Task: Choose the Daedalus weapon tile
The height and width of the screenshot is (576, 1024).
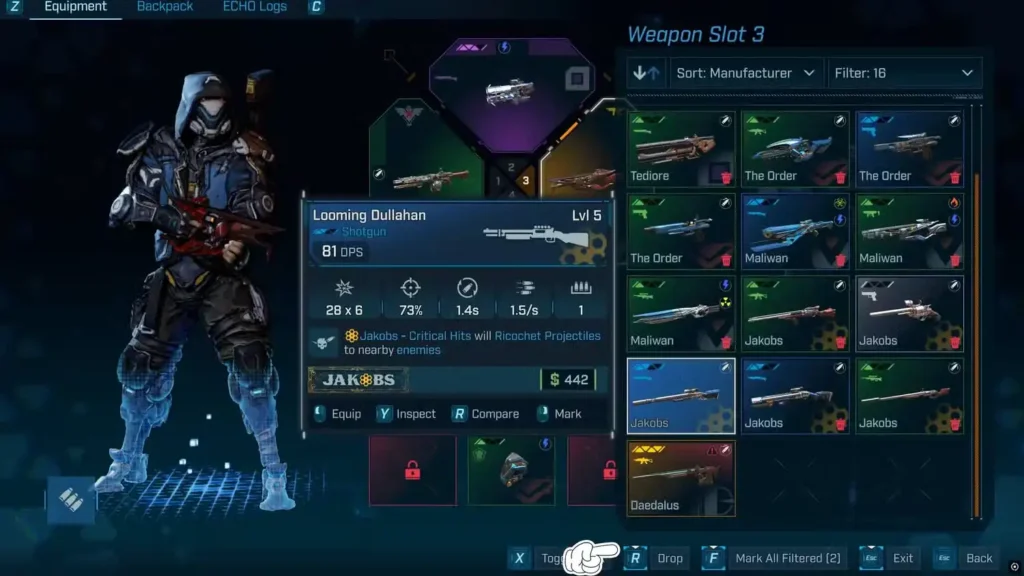Action: (x=681, y=478)
